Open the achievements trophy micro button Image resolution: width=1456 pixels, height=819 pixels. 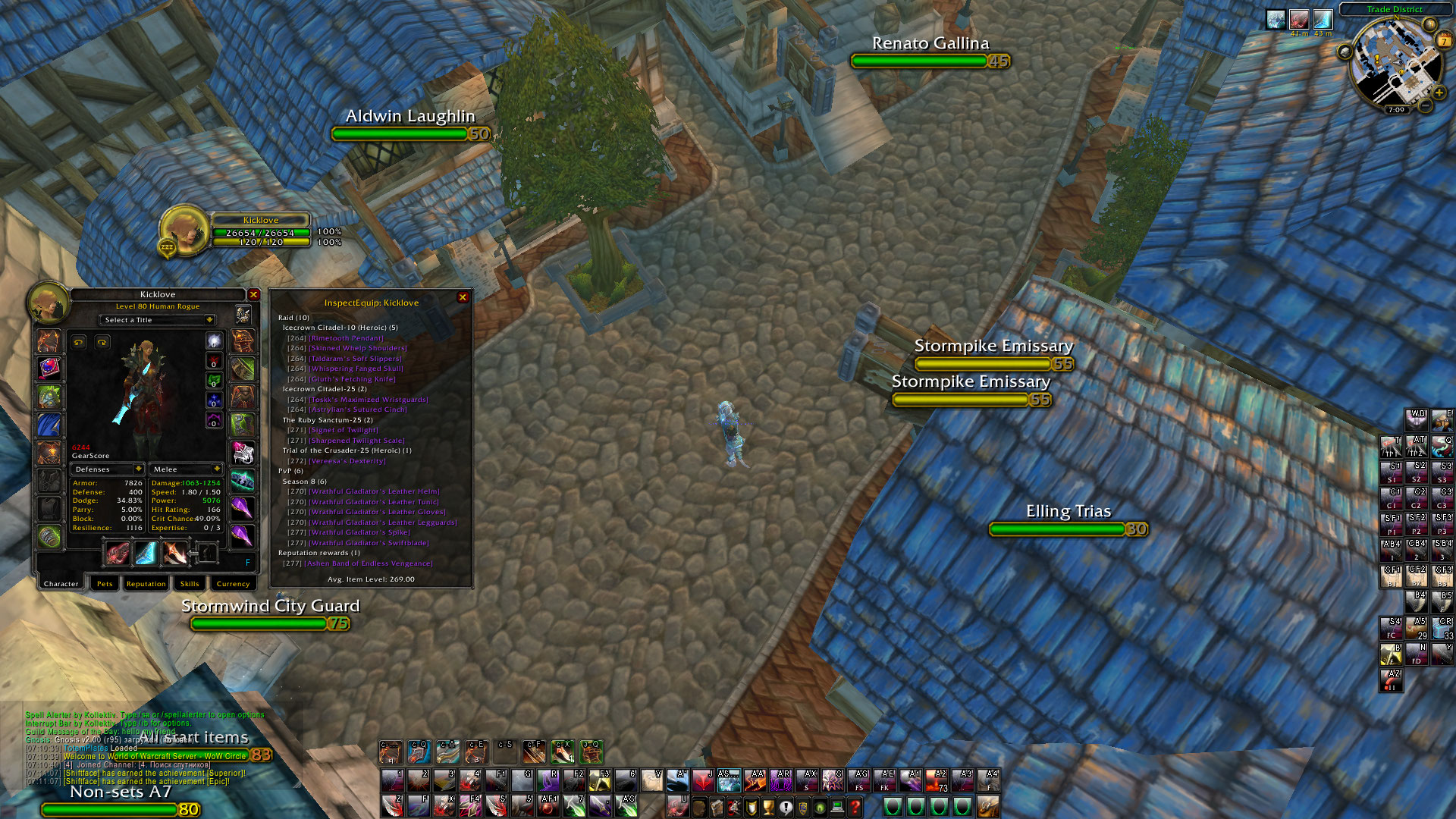coord(768,808)
